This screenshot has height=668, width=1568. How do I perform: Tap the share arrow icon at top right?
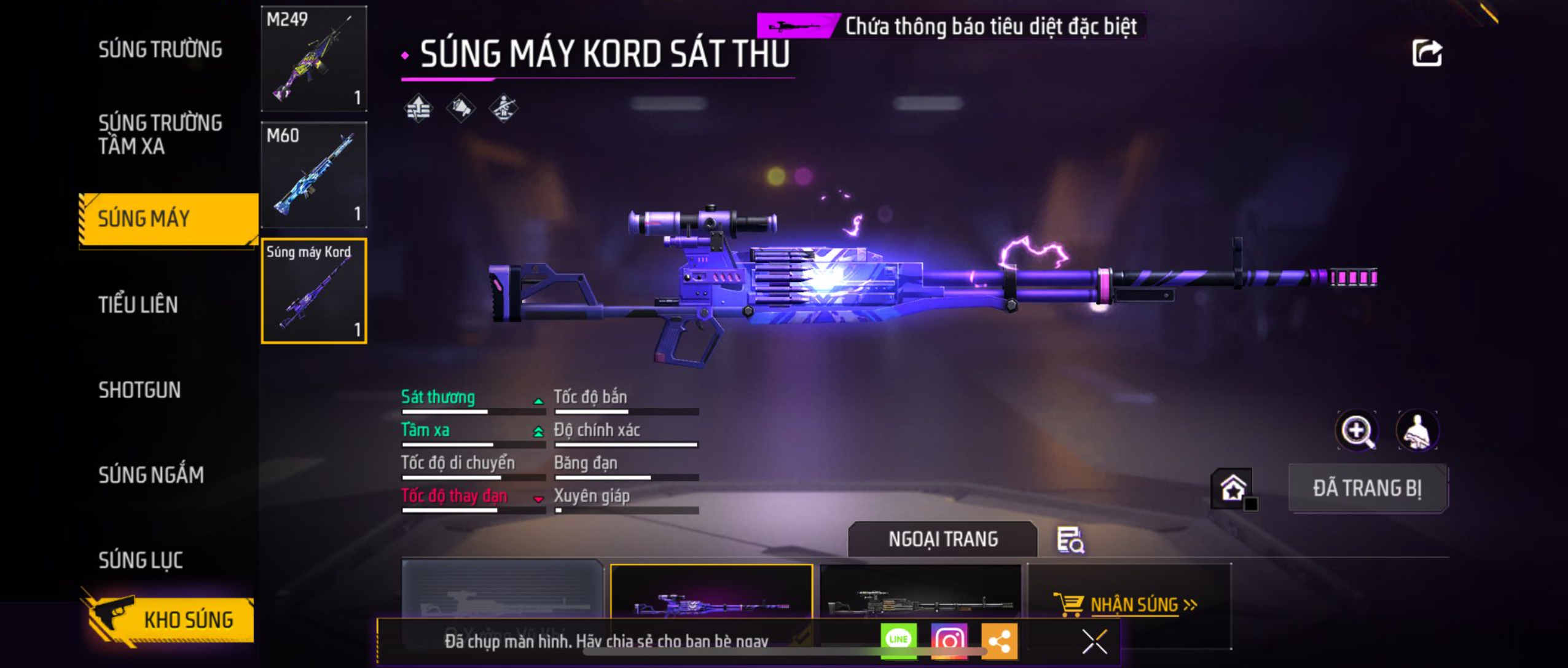point(1426,53)
